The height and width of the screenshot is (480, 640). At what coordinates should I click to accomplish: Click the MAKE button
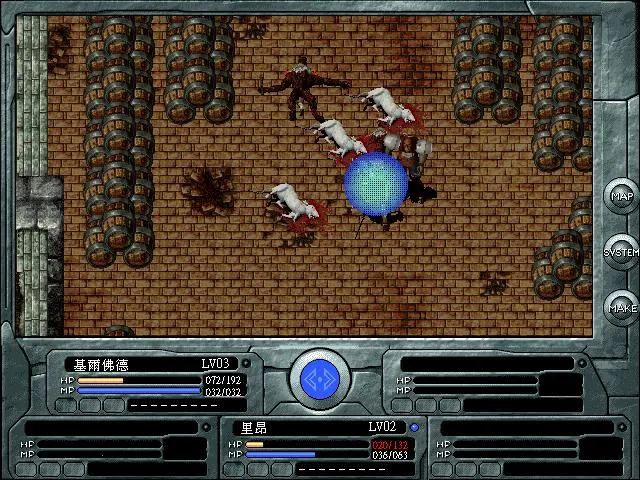point(621,308)
